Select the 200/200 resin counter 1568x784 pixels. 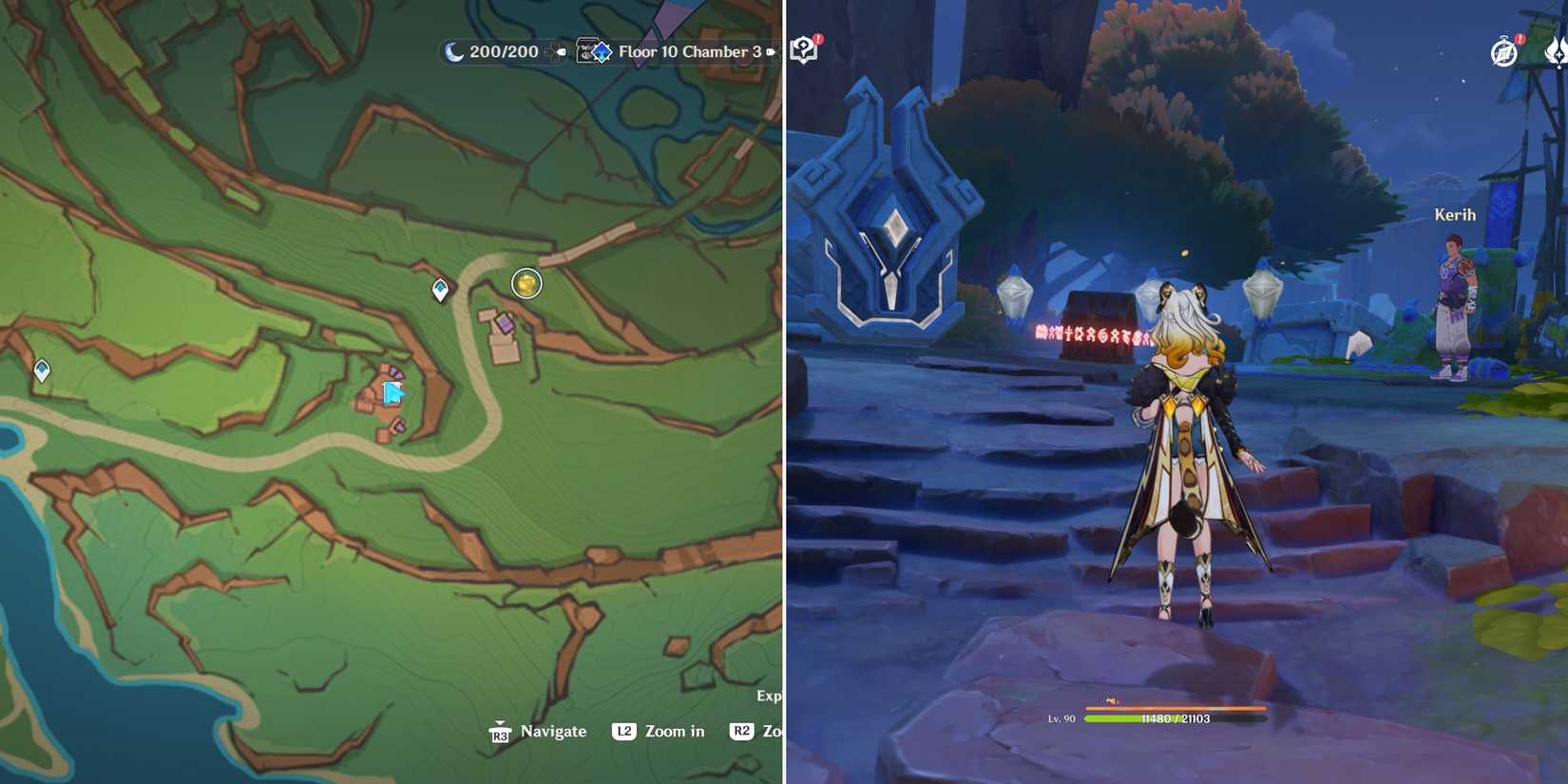click(x=501, y=52)
